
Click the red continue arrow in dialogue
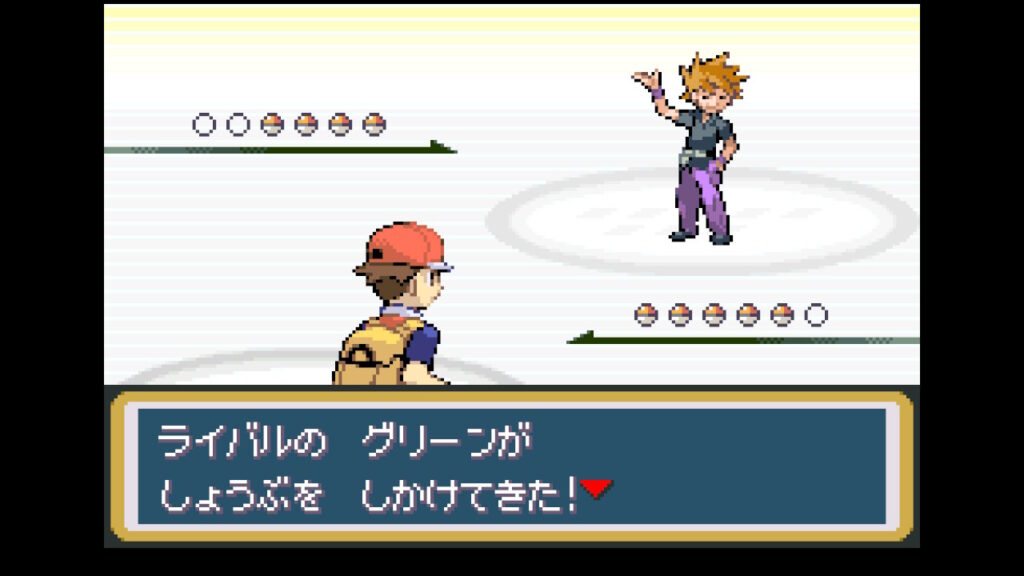coord(596,489)
